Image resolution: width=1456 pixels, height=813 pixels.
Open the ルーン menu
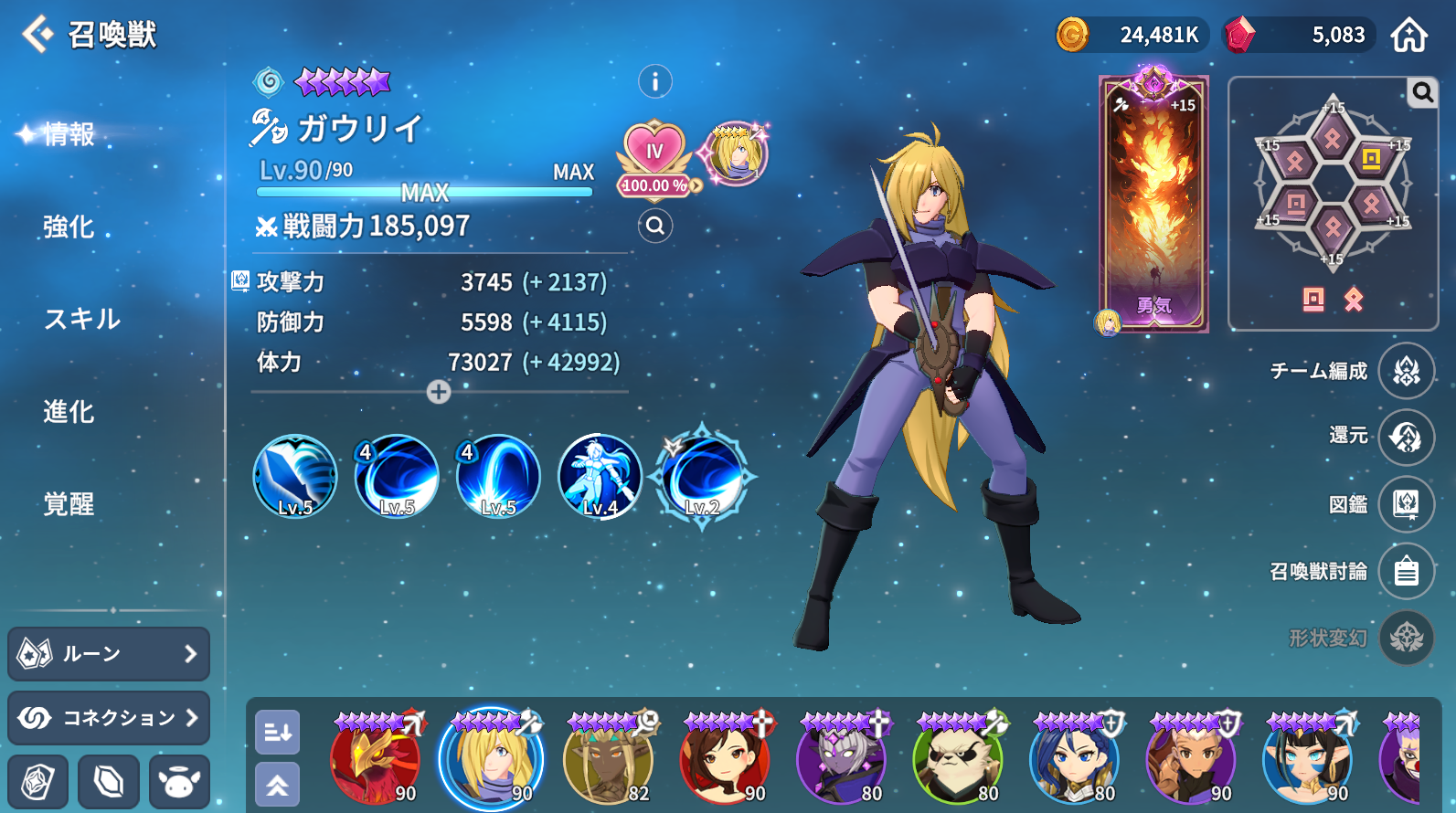(109, 653)
